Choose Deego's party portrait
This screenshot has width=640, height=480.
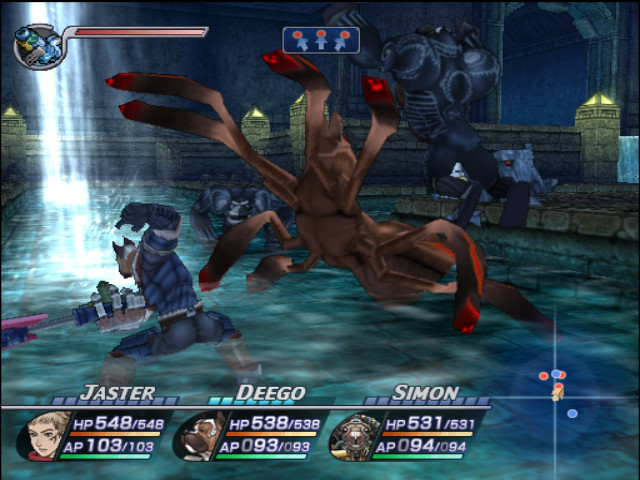199,435
